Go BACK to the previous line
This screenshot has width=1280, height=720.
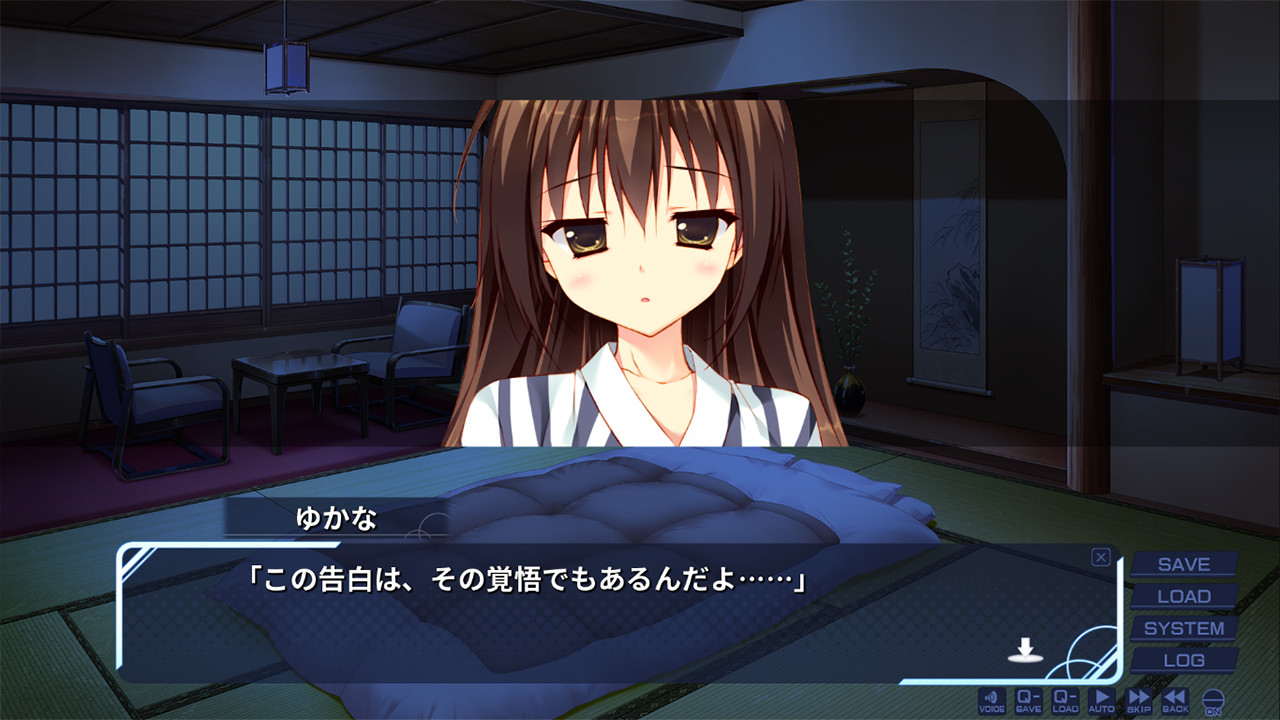coord(1175,700)
